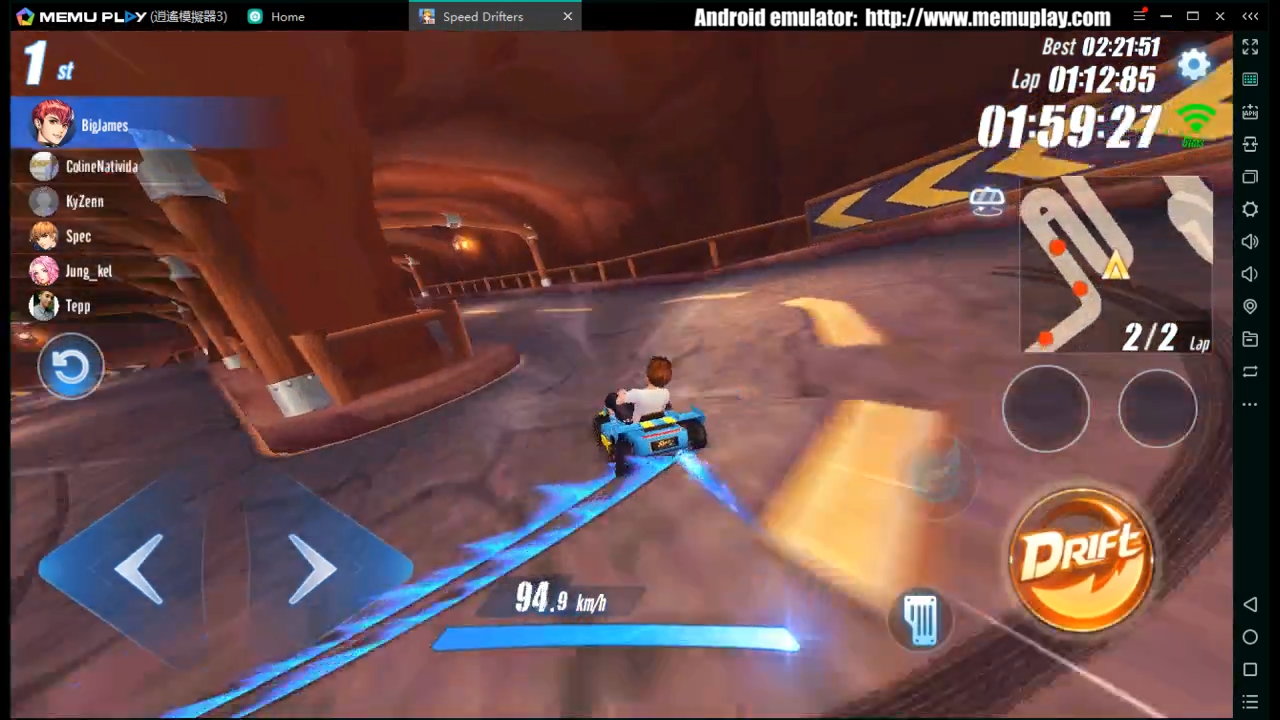Screen dimensions: 1280x720
Task: Switch to the Home tab
Action: pos(287,16)
